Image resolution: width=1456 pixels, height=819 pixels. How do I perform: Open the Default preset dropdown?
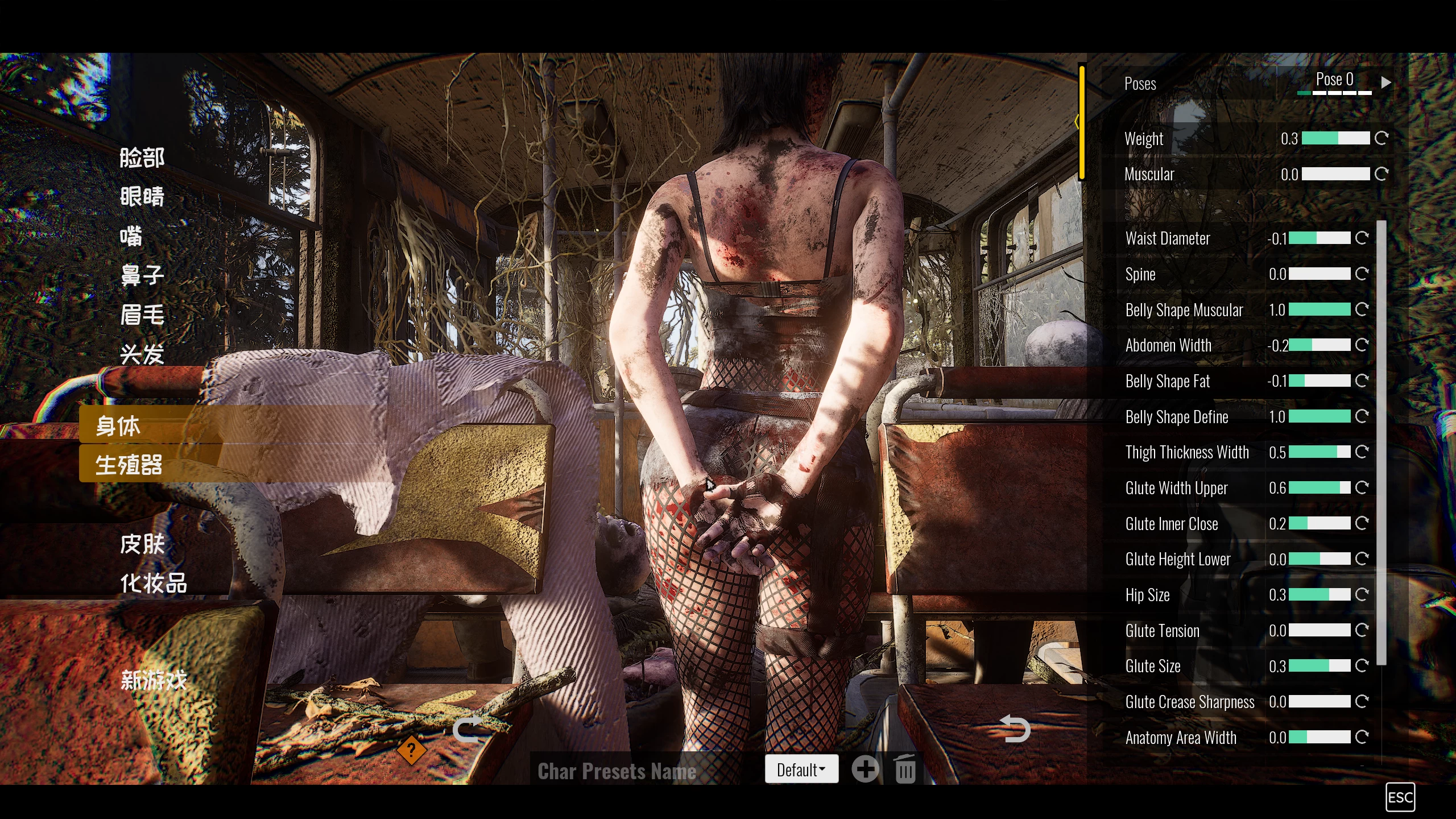801,770
